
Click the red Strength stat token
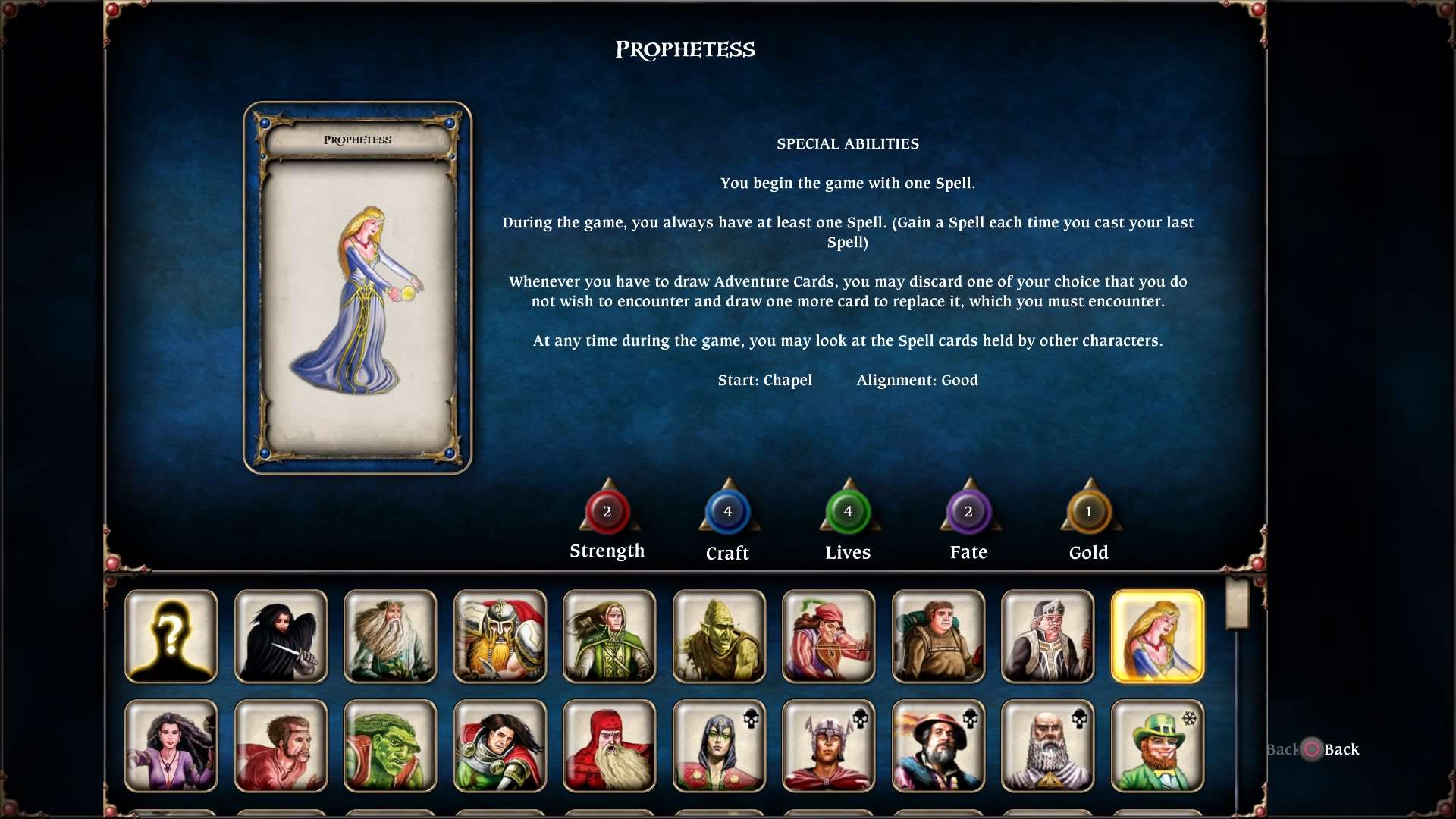607,512
